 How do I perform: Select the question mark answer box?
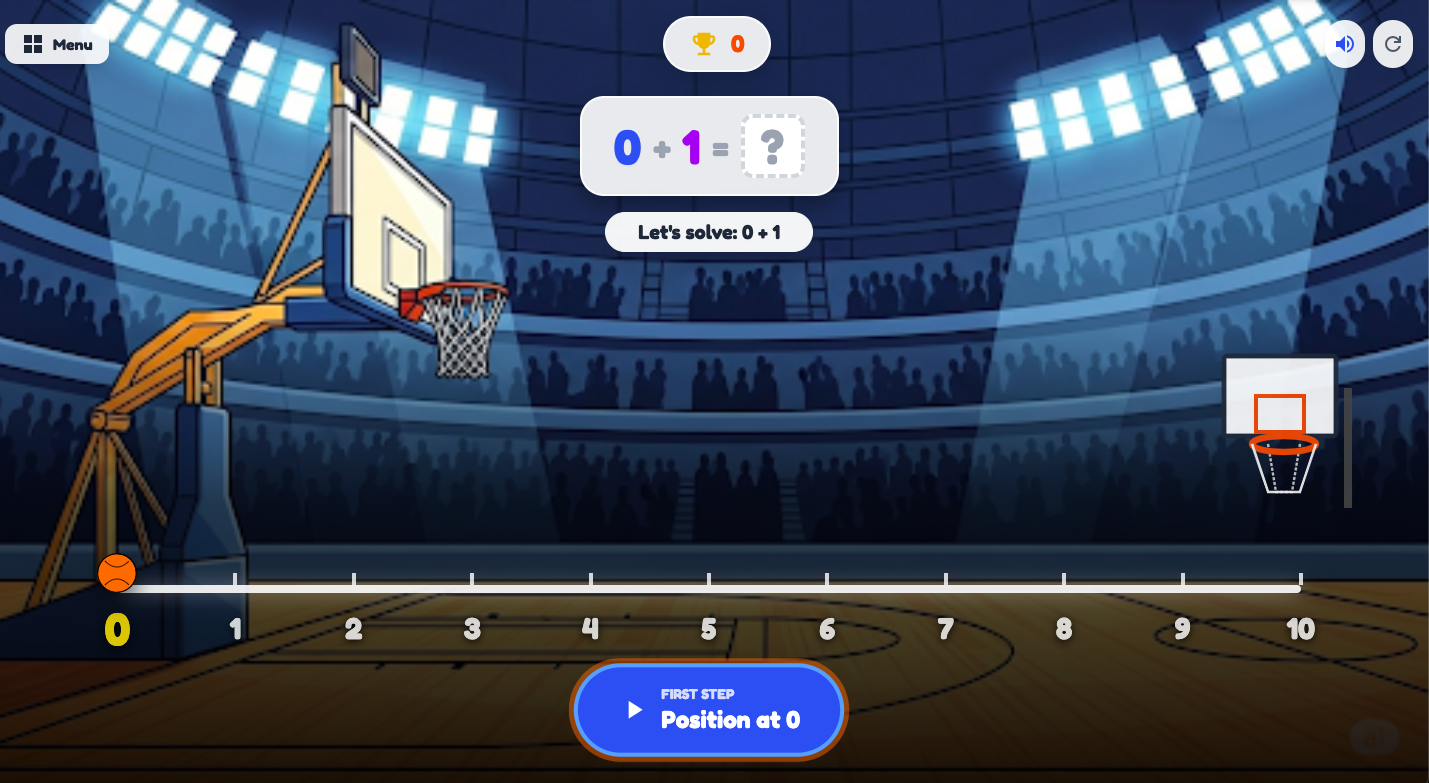(x=772, y=146)
